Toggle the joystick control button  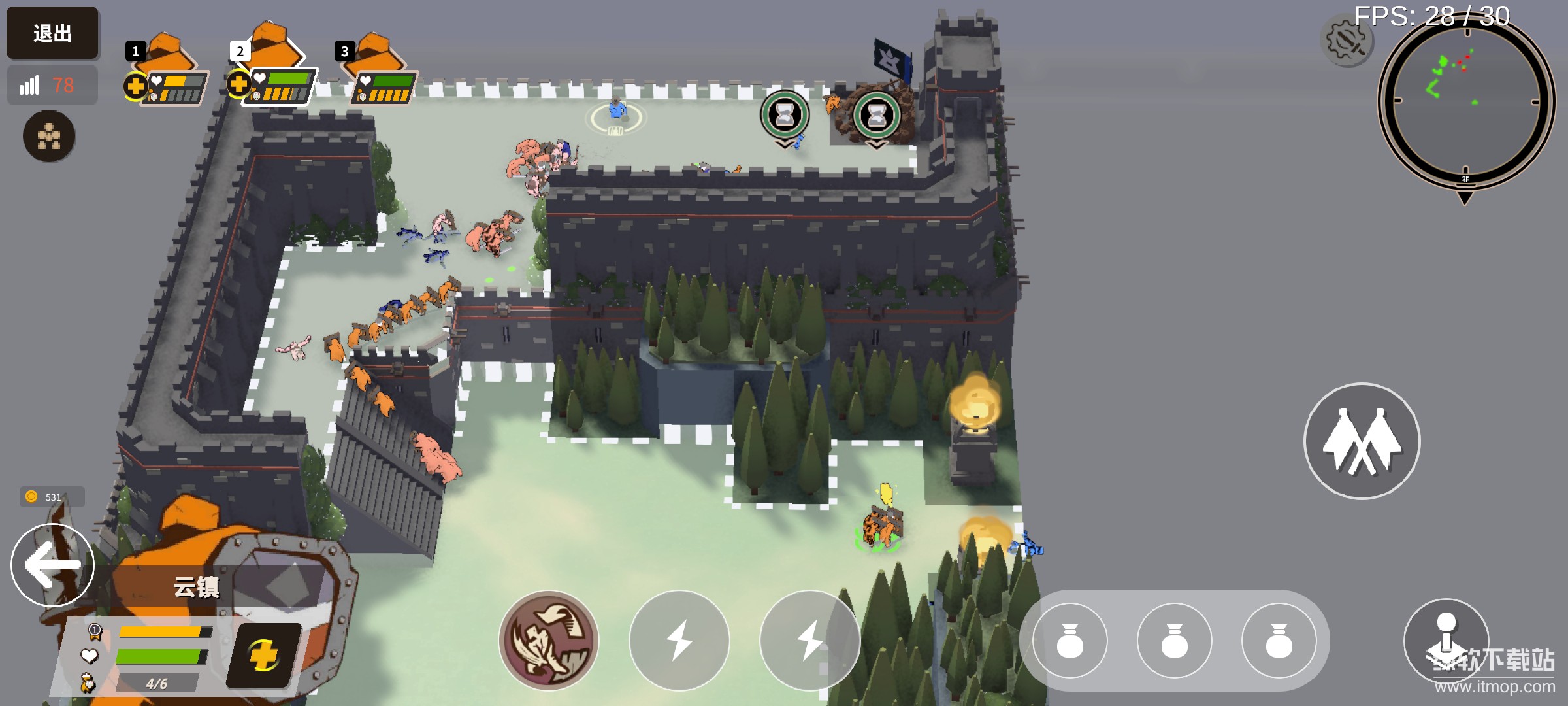[1446, 639]
